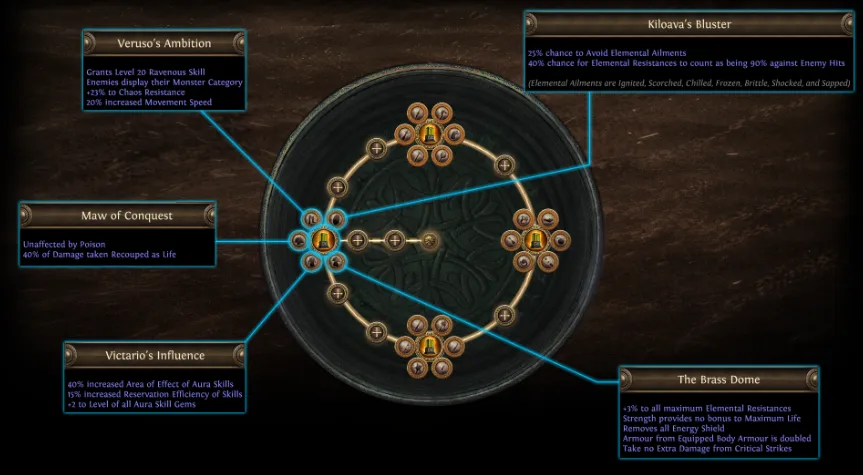Select the skull starting node

tap(430, 240)
